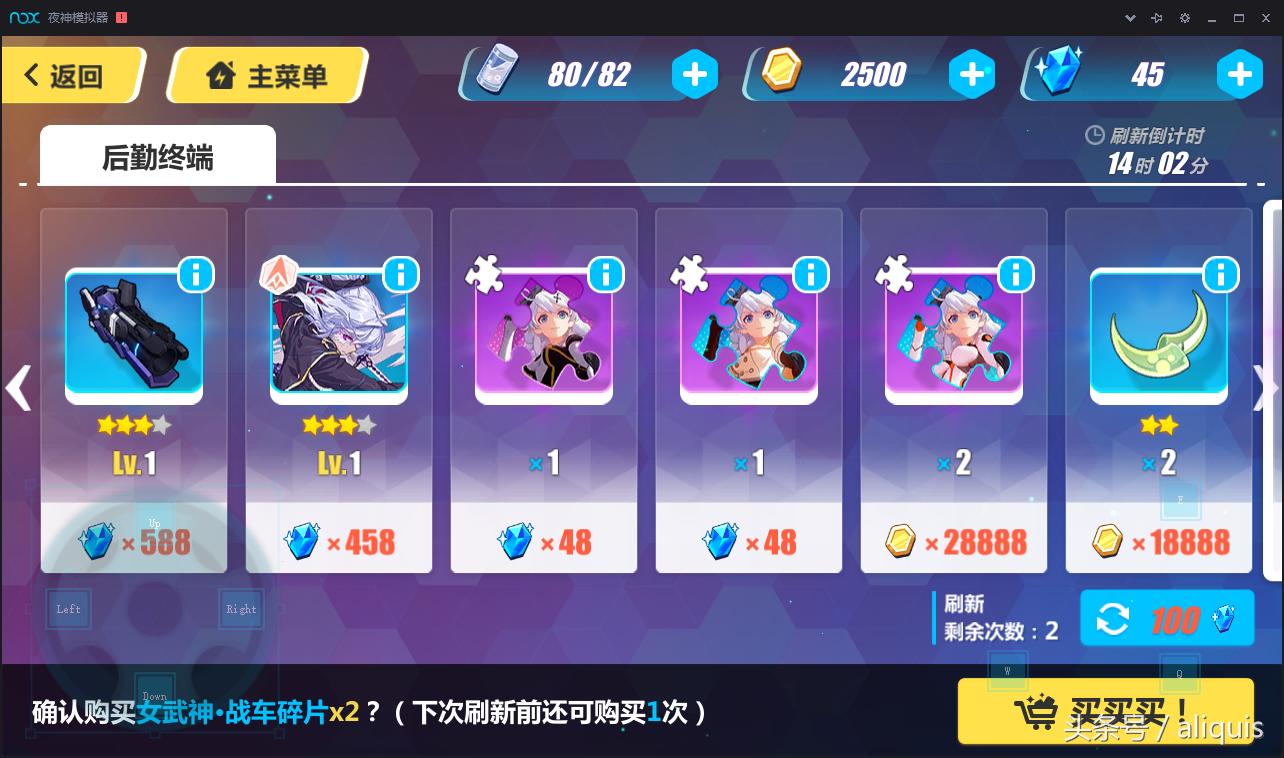
Task: Add more stamina via the stamina plus icon
Action: coord(695,73)
